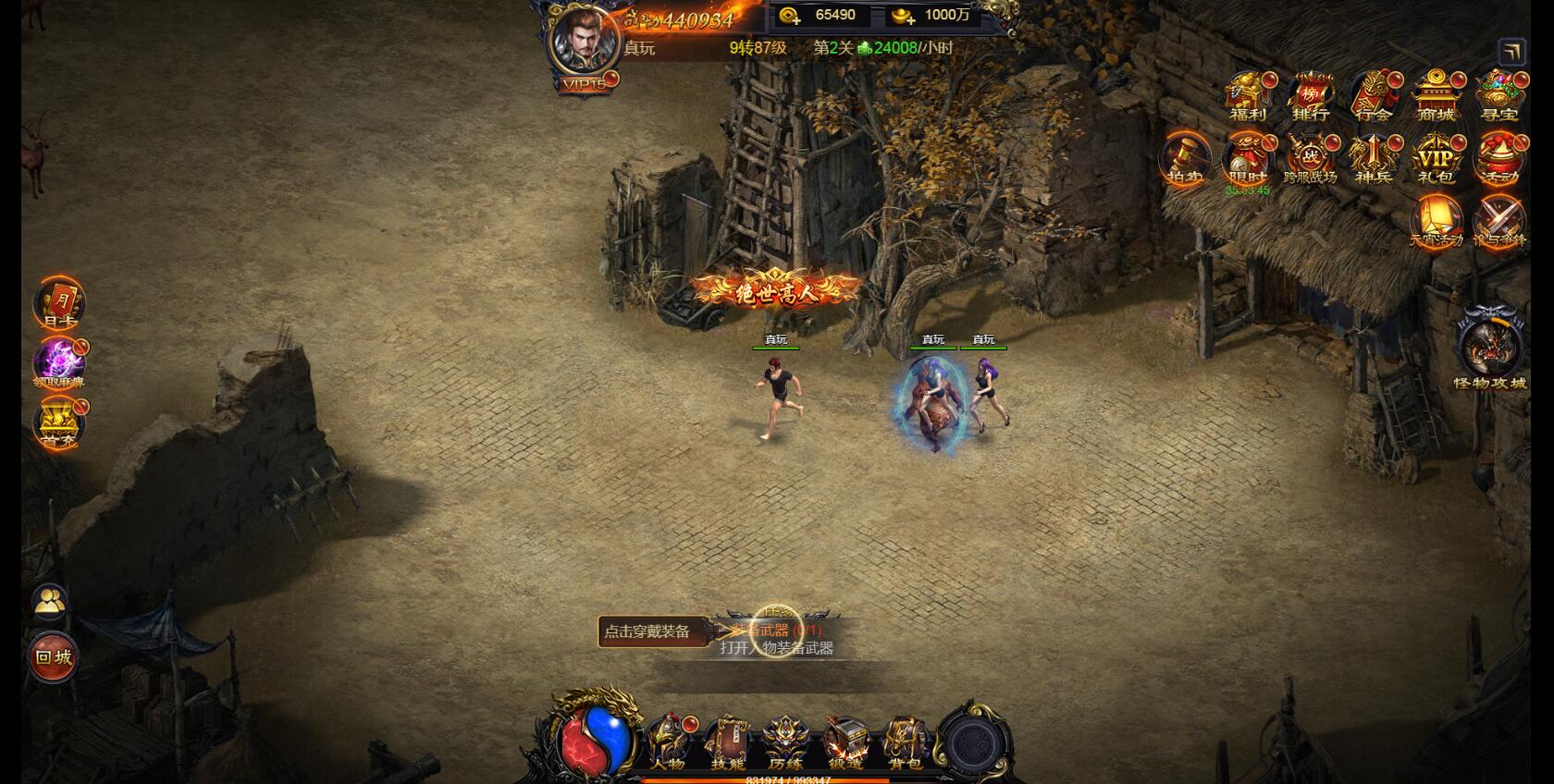Open the 活动 events icon

(1498, 160)
